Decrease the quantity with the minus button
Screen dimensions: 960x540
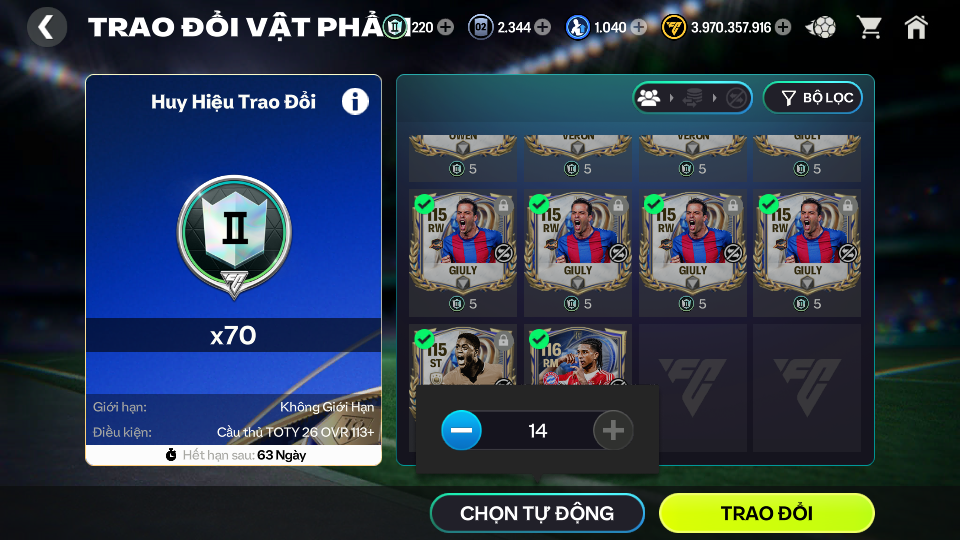[x=461, y=431]
